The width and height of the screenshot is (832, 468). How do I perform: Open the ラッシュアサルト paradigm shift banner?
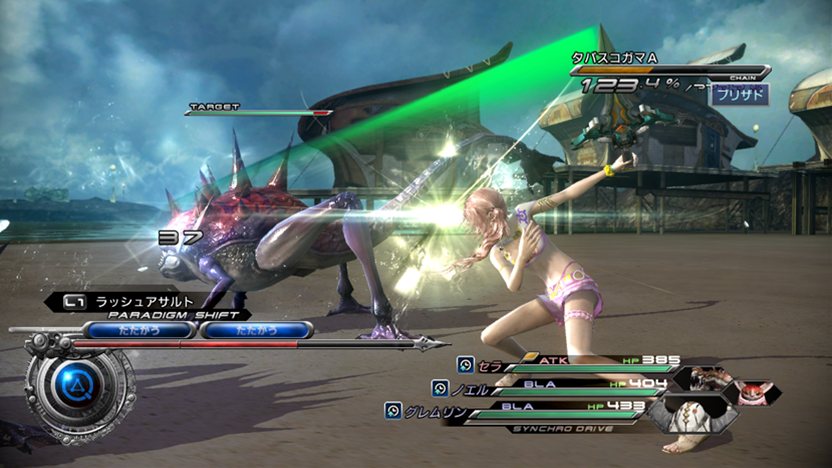point(150,300)
